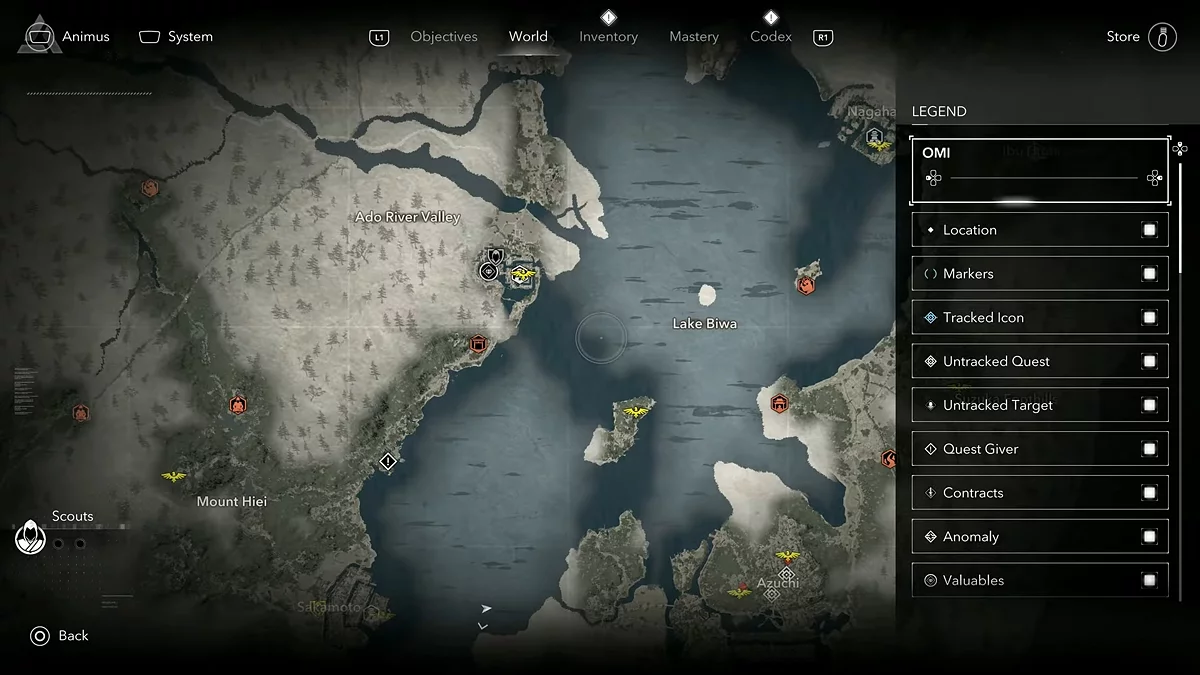Select the quest marker near Mount Hiei shore
Viewport: 1200px width, 675px height.
coord(389,461)
